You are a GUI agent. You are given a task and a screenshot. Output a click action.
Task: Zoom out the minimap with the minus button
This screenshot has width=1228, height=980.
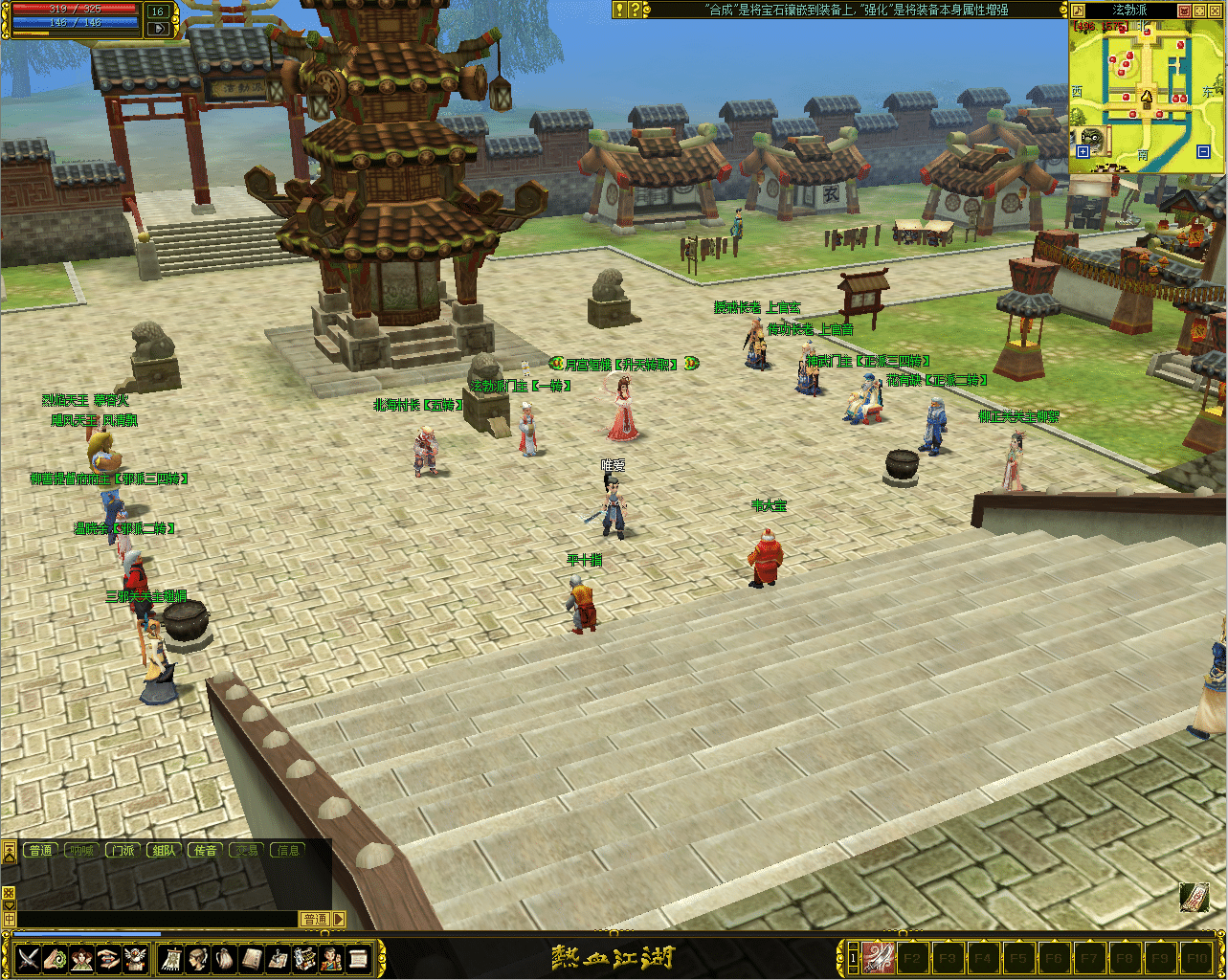(1203, 151)
